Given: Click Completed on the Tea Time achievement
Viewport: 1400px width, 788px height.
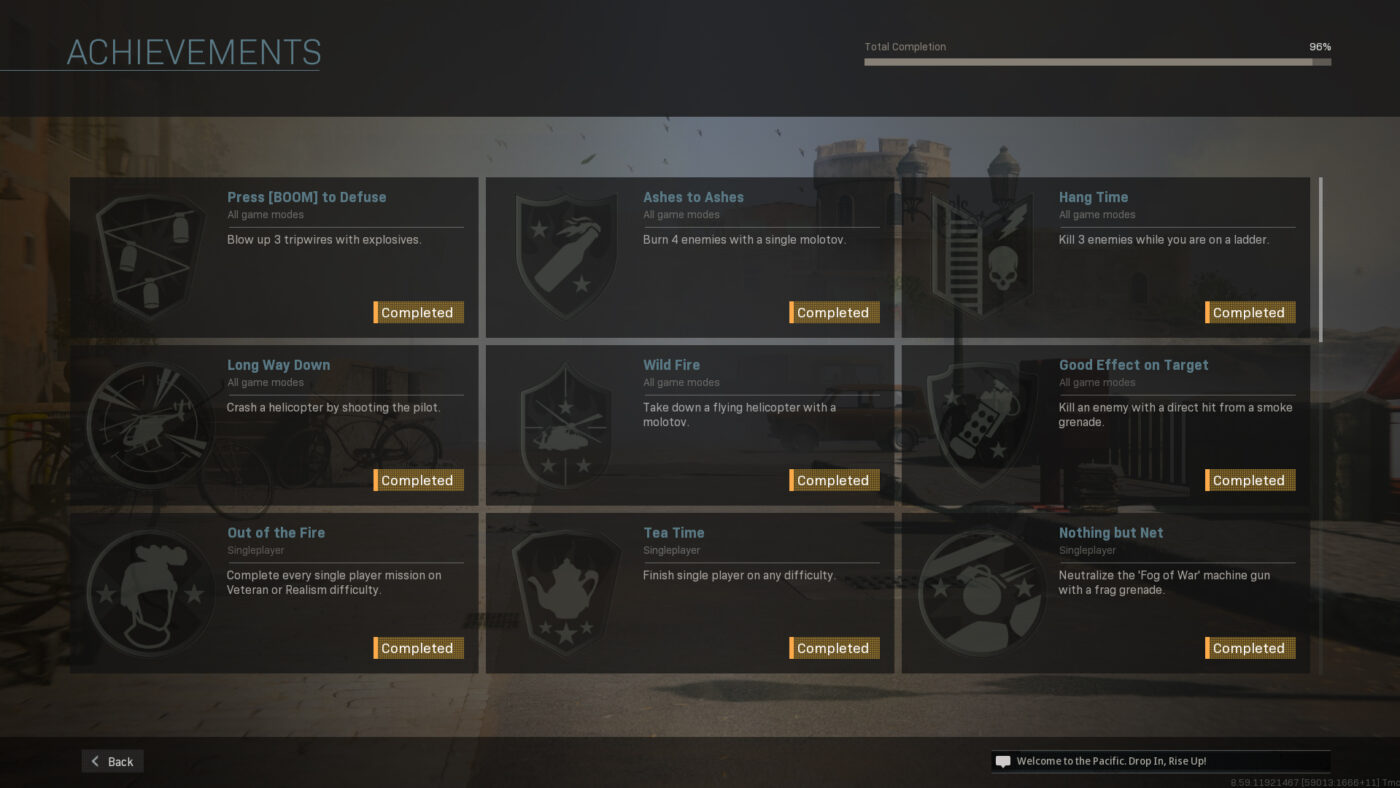Looking at the screenshot, I should pyautogui.click(x=836, y=648).
